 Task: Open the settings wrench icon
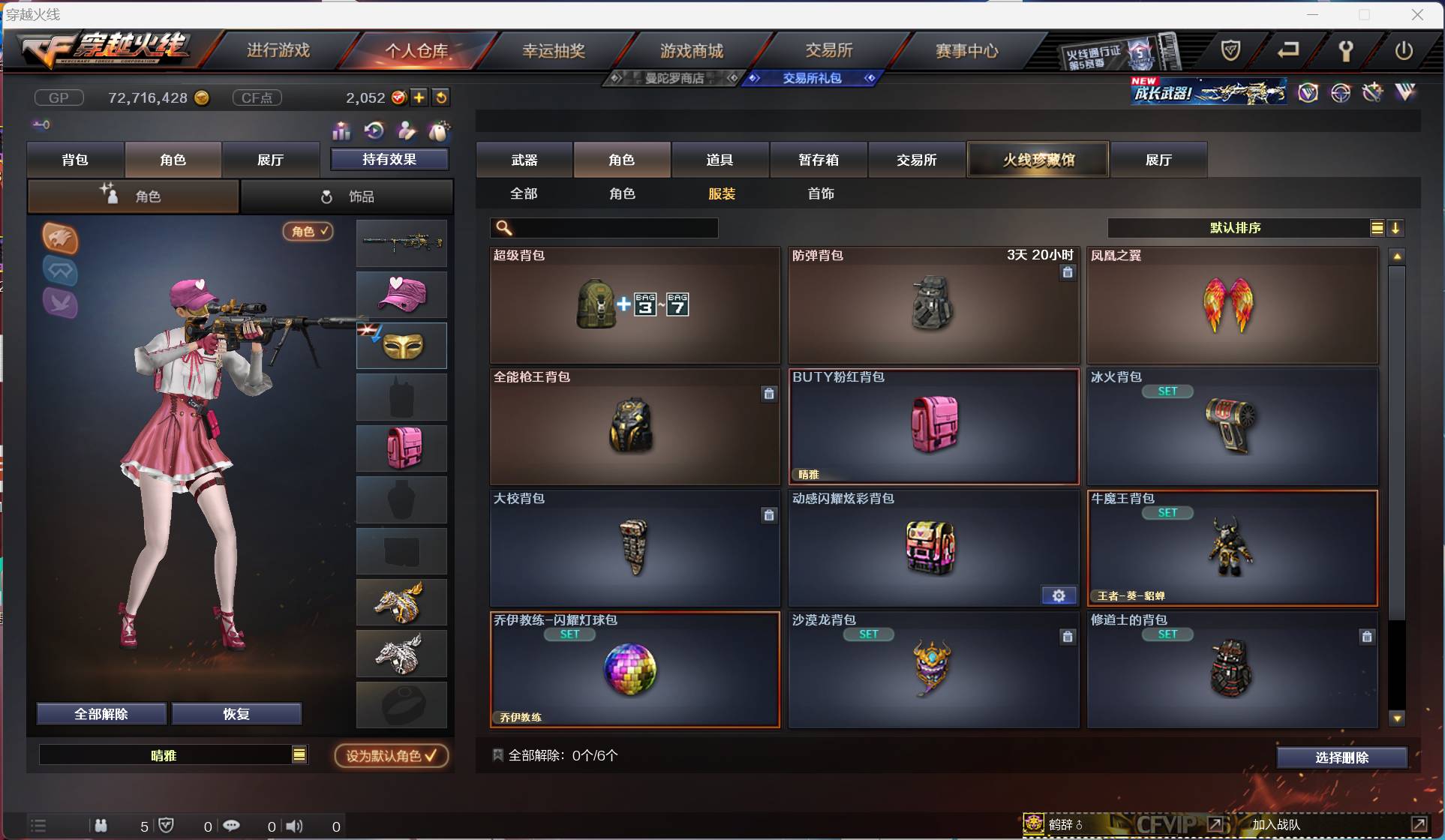tap(1345, 50)
